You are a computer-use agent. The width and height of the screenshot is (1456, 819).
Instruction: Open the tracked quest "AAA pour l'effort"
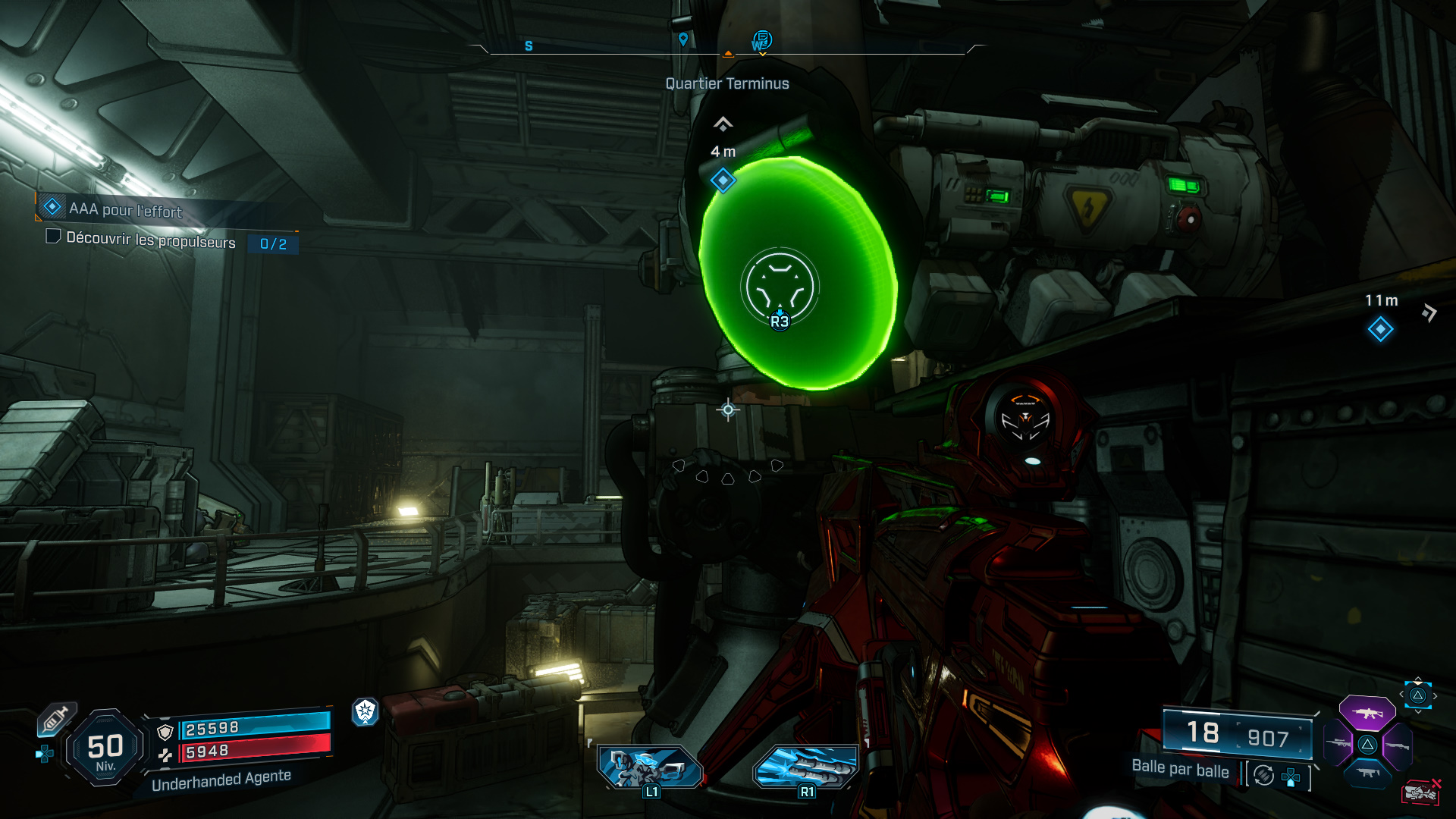point(125,209)
